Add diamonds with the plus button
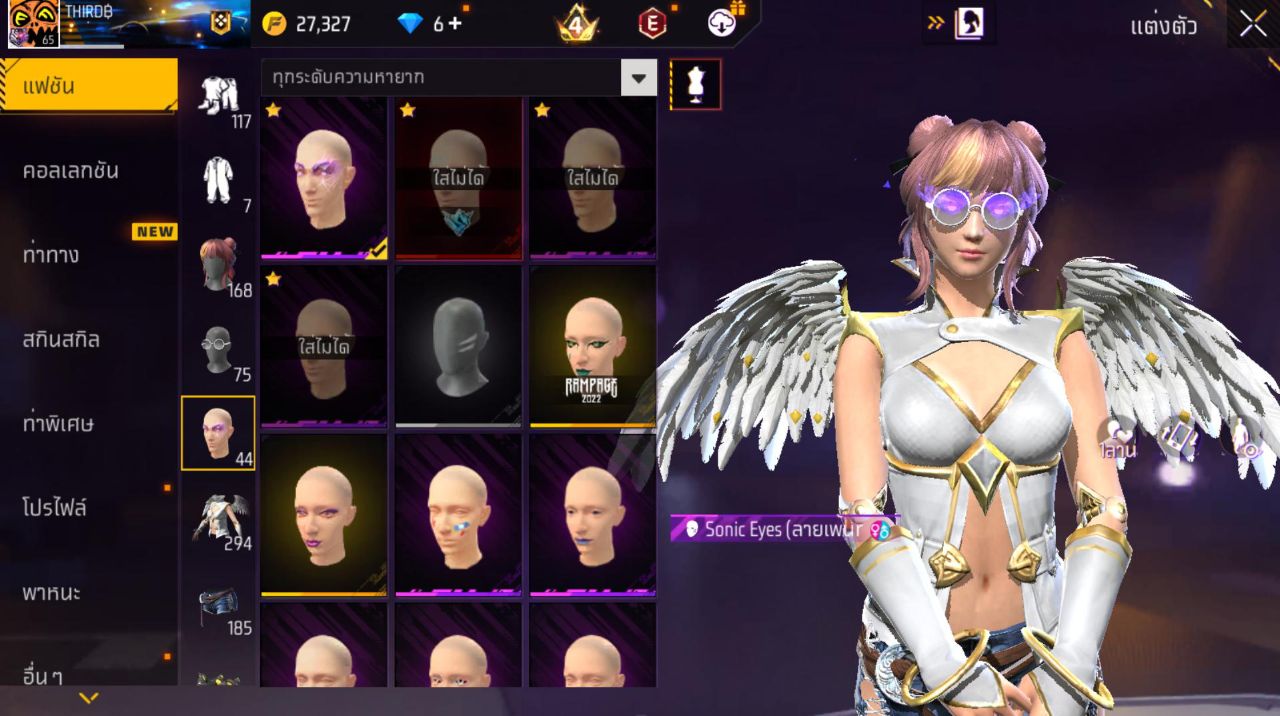 coord(455,24)
